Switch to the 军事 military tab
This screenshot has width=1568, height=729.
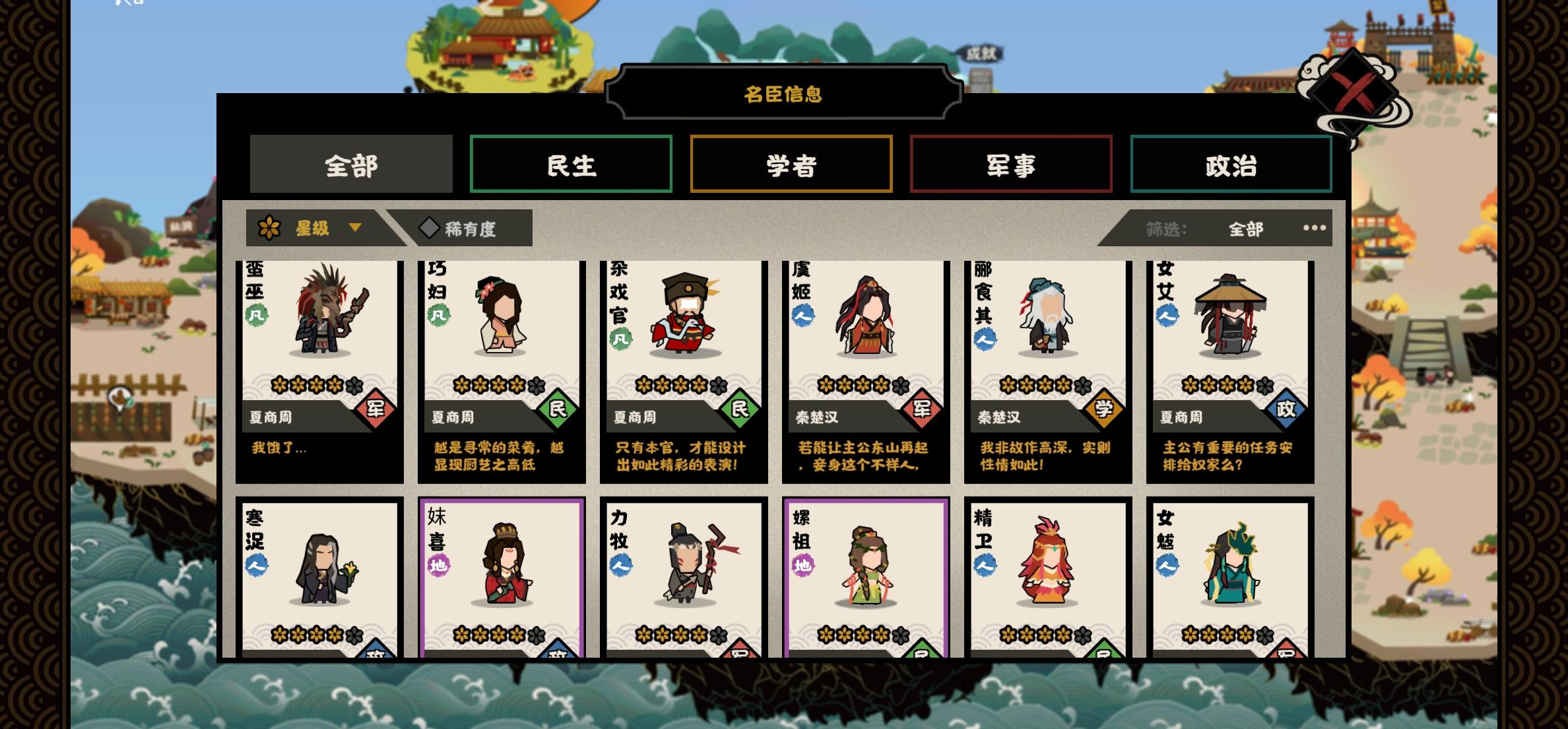(1012, 164)
